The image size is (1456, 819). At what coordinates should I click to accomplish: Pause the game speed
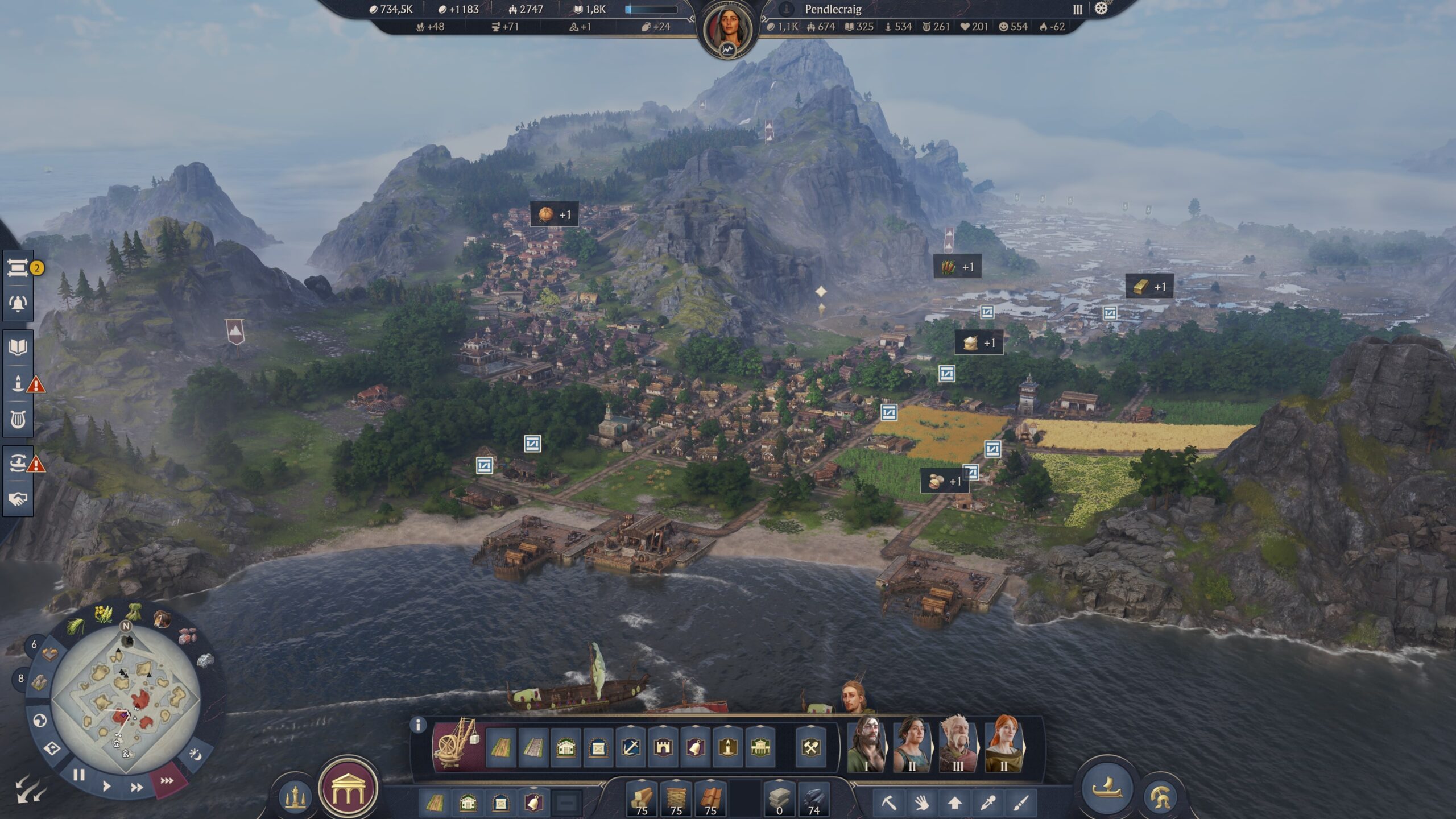click(x=79, y=775)
